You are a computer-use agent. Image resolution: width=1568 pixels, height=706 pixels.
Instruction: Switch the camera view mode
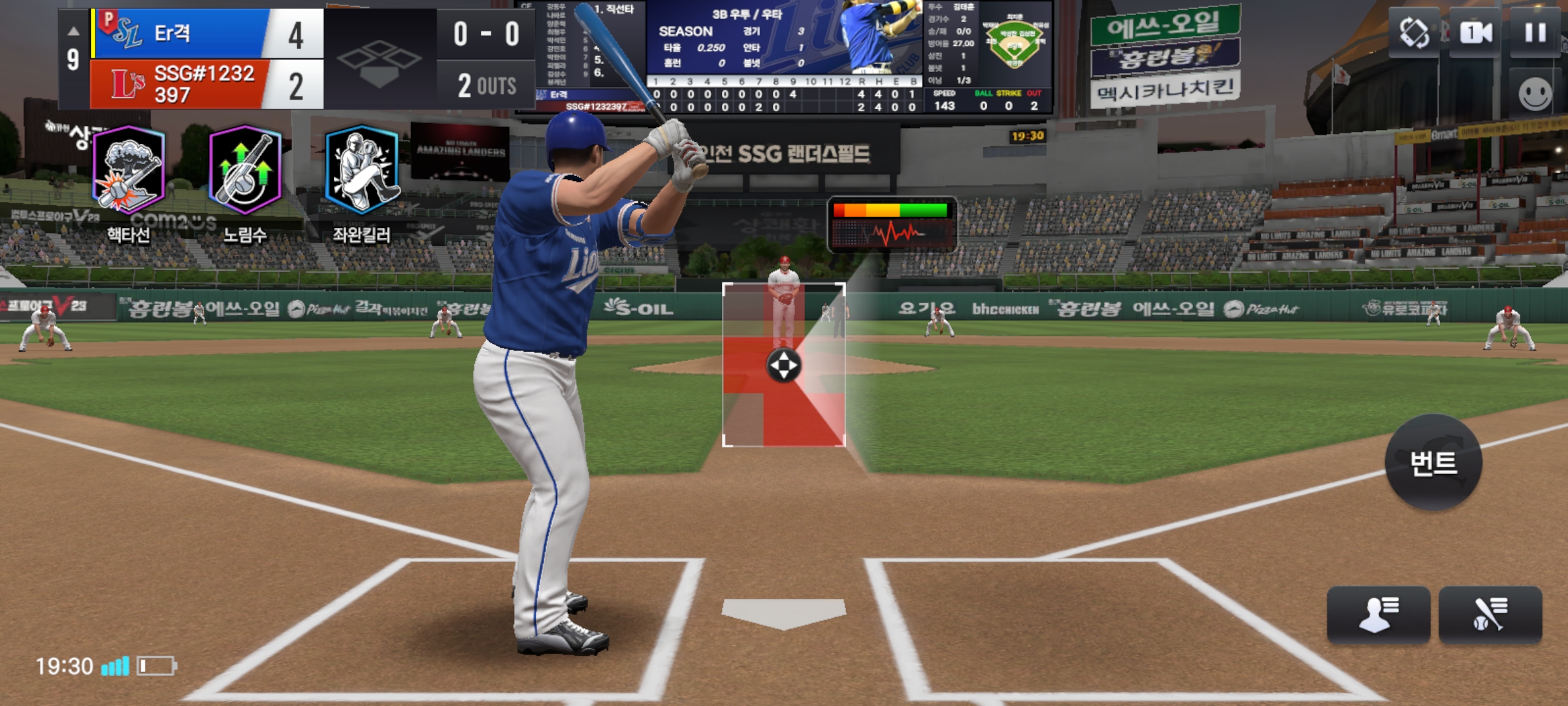click(x=1475, y=33)
